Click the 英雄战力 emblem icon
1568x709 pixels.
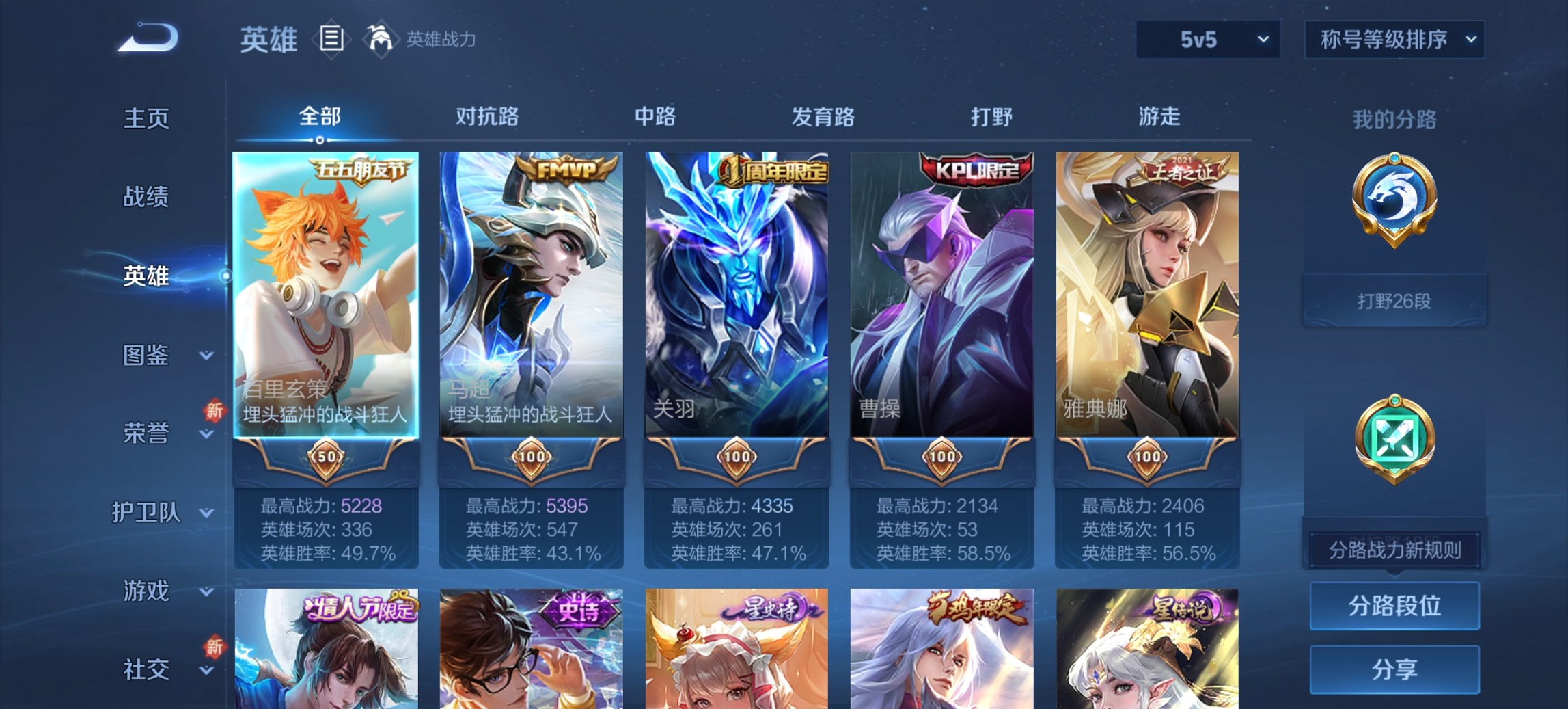(380, 39)
